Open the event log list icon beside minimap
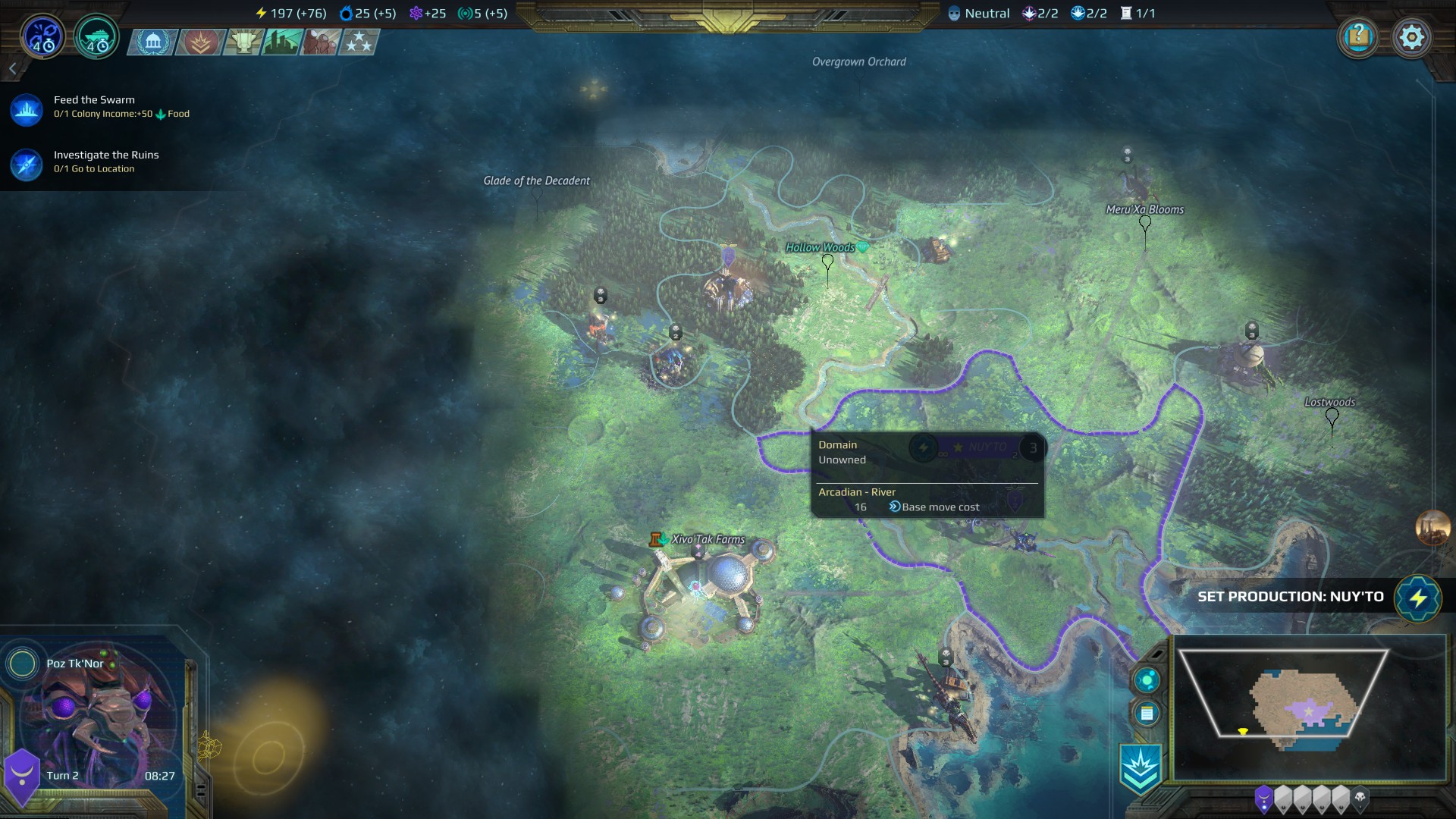Viewport: 1456px width, 819px height. point(1147,714)
